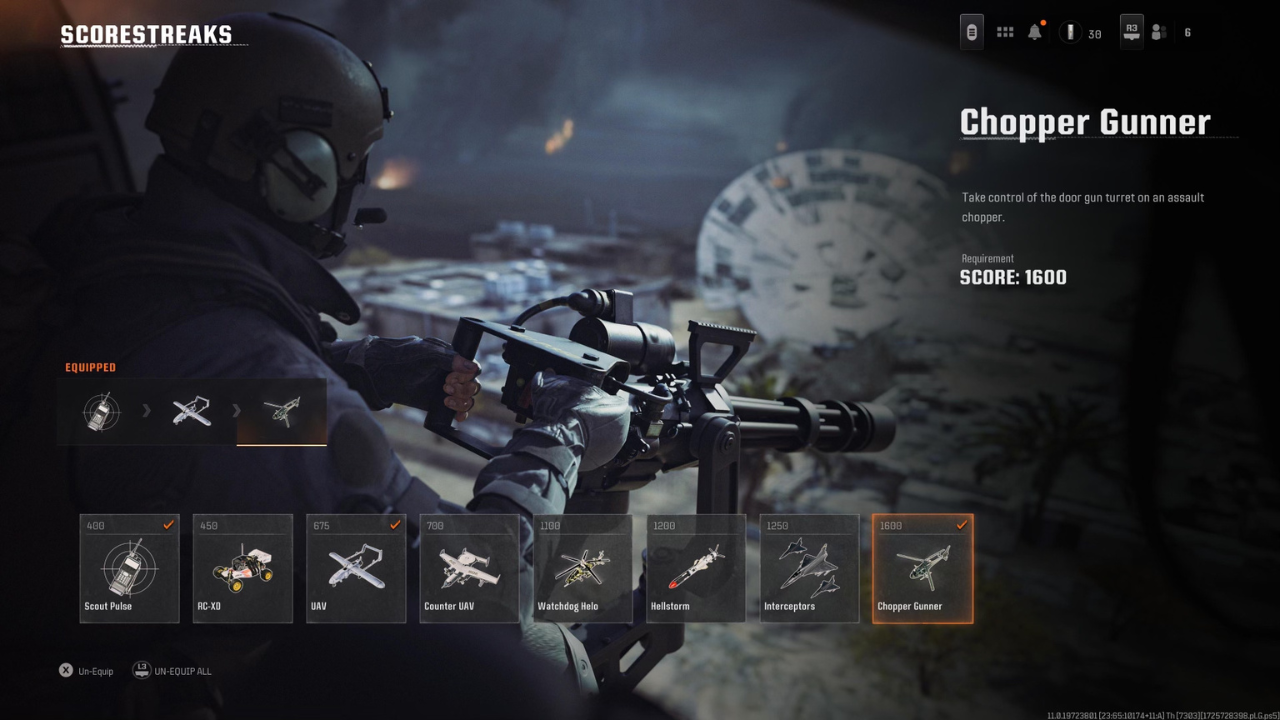Choose the Watchdog Helo scorestreak
Viewport: 1280px width, 720px height.
click(583, 568)
